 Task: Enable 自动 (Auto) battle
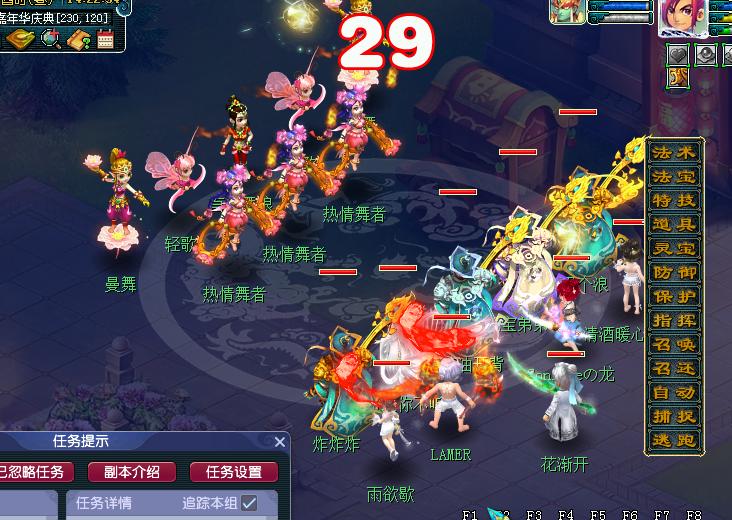click(673, 392)
